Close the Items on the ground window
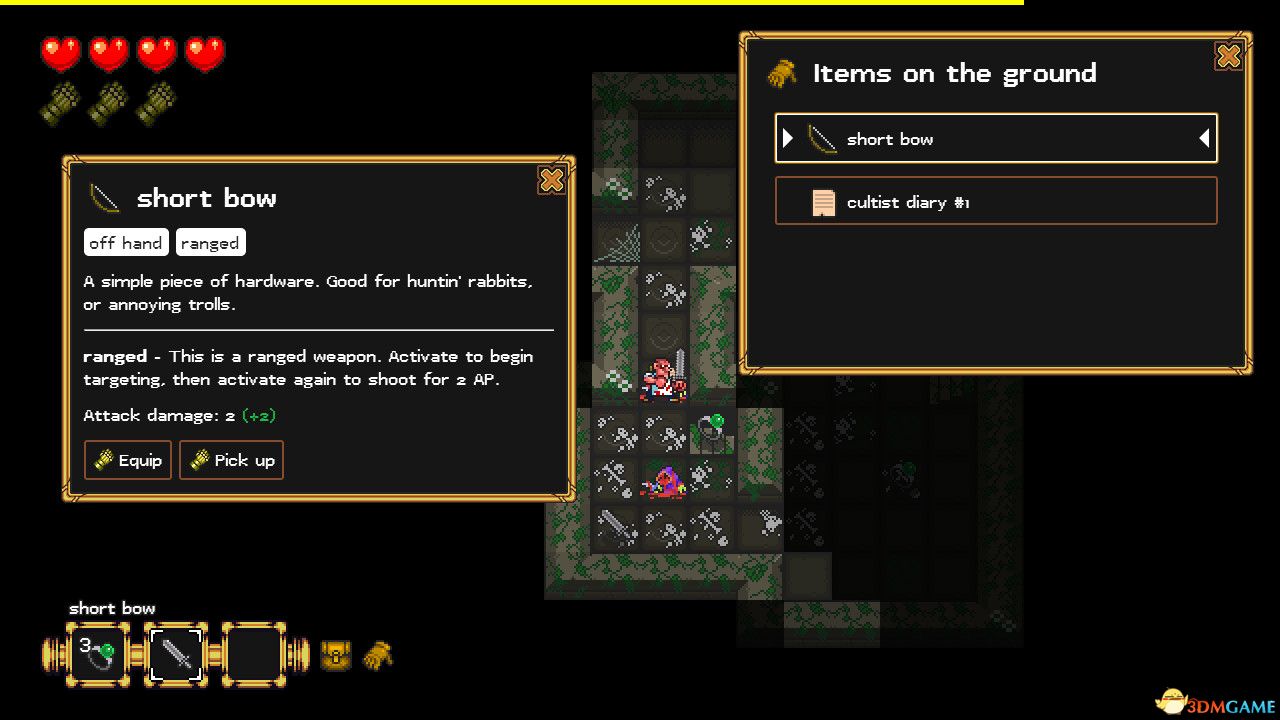 click(x=1228, y=56)
